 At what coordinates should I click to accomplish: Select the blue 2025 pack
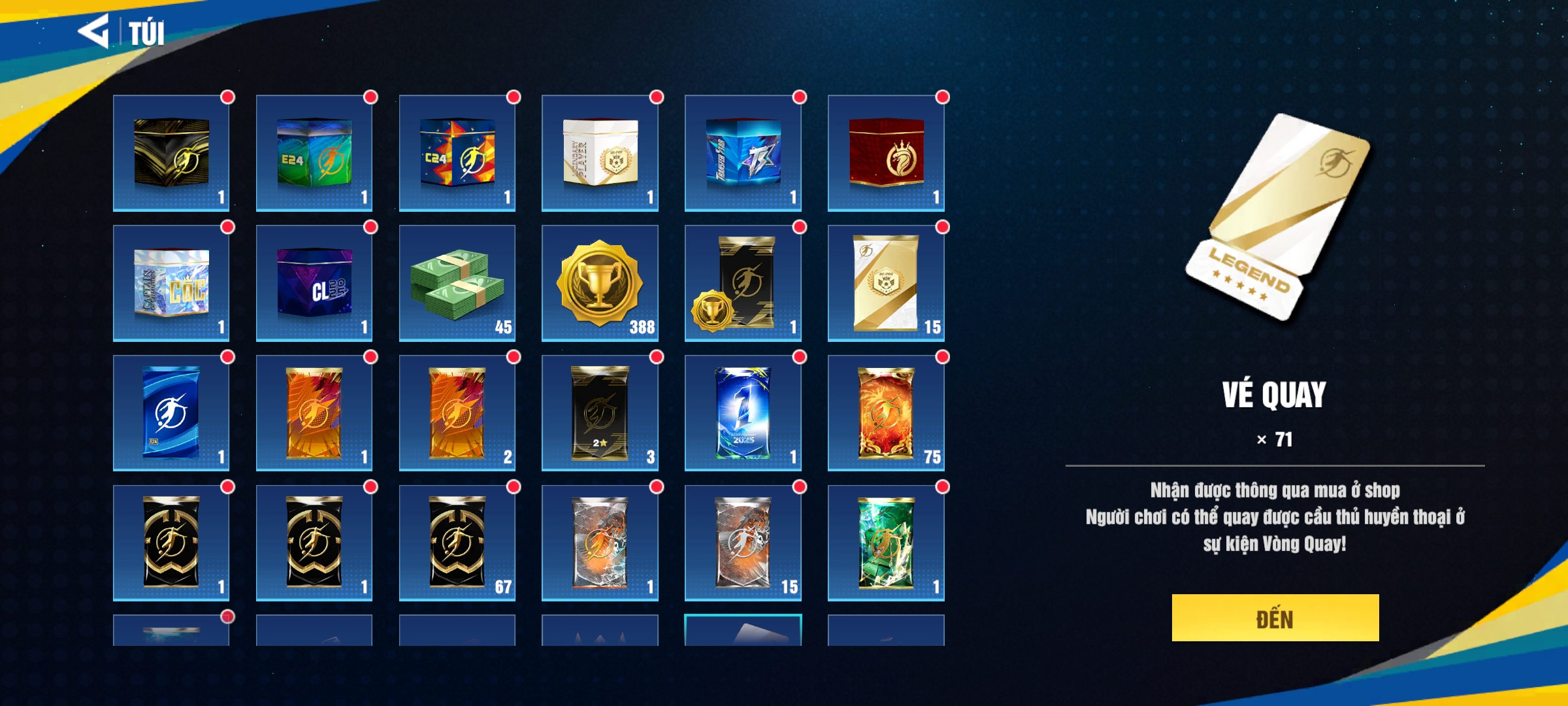coord(743,413)
